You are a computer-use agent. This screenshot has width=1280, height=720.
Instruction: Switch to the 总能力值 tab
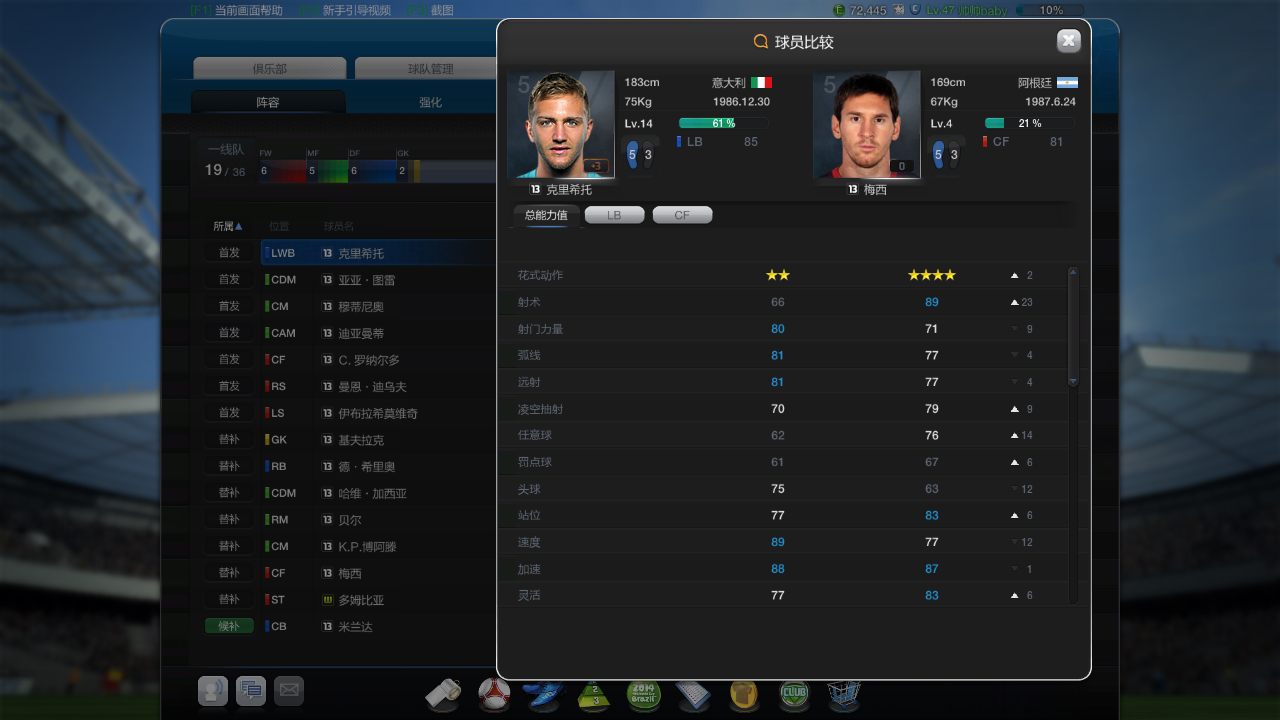[546, 215]
